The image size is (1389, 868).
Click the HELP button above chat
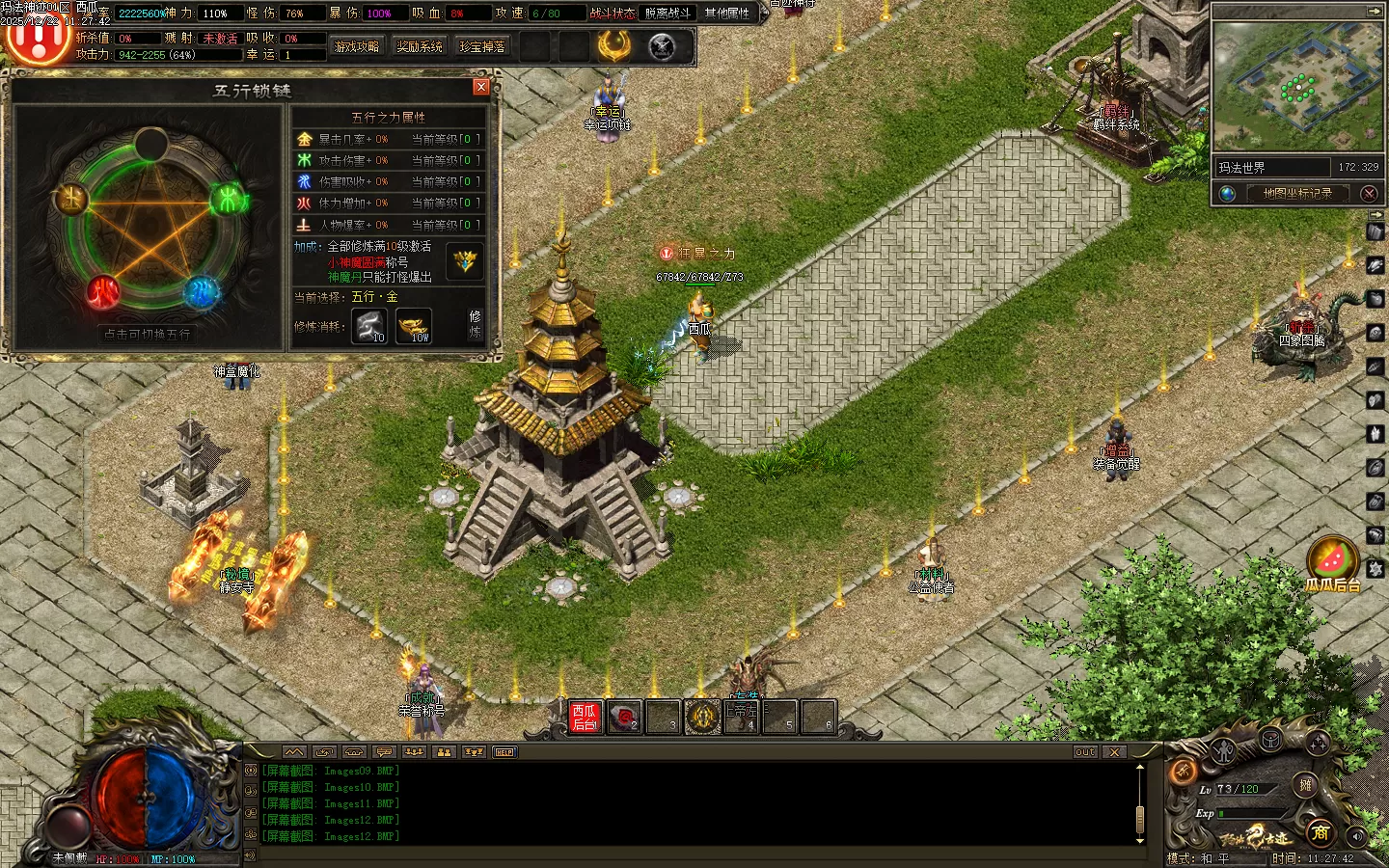pyautogui.click(x=504, y=752)
